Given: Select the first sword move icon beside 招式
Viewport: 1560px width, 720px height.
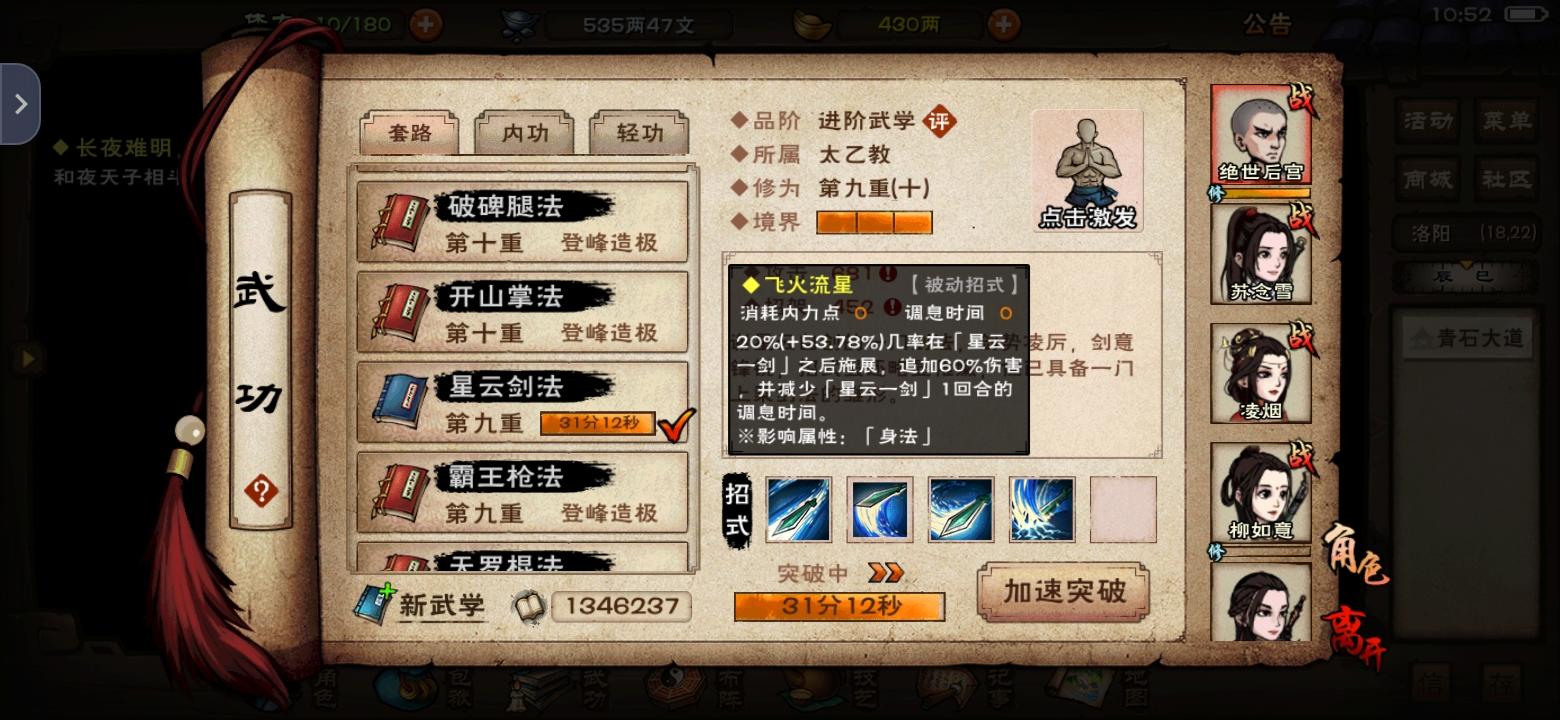Looking at the screenshot, I should [x=798, y=508].
